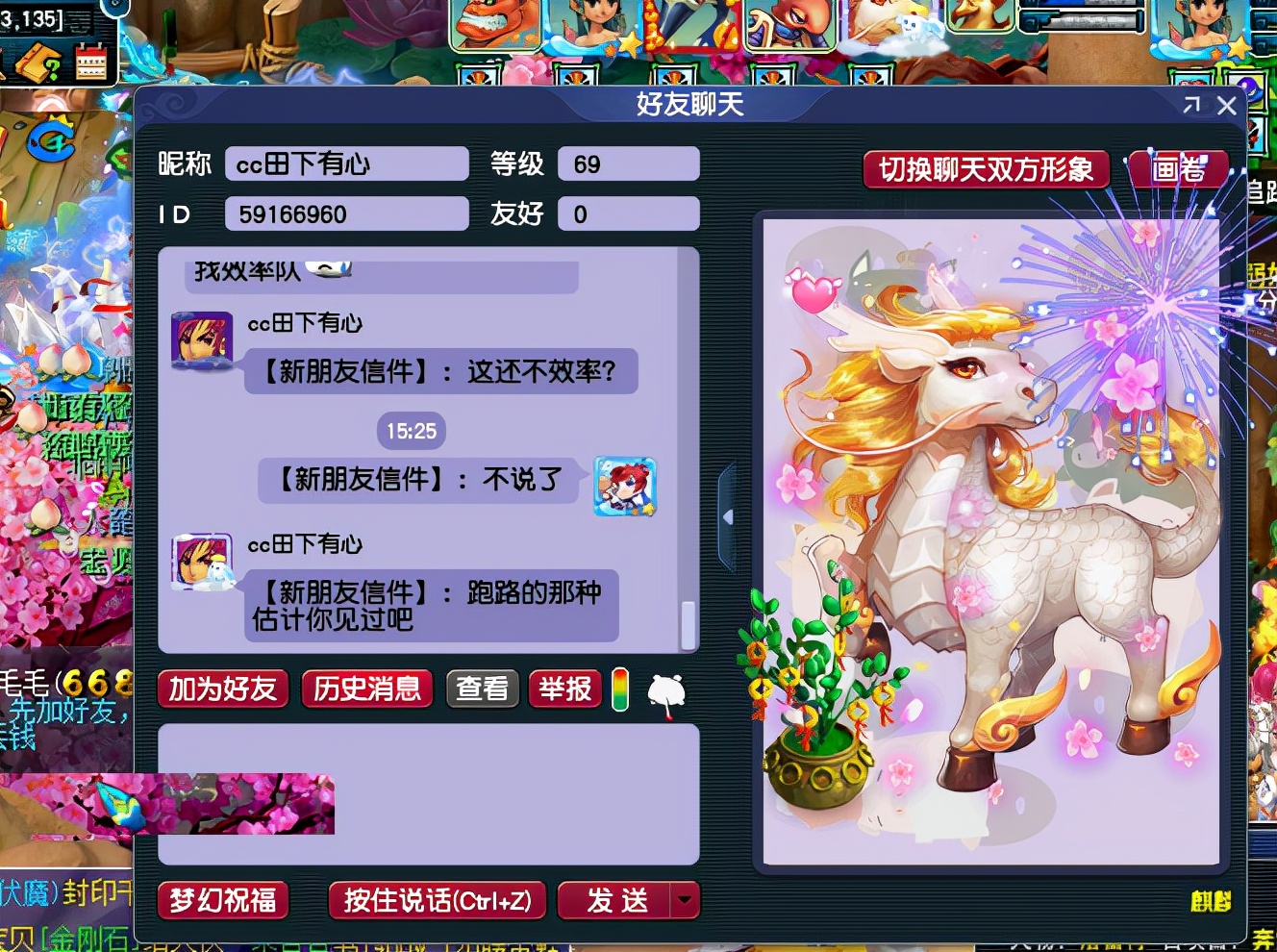Expand the chat window via the diagonal arrow
1277x952 pixels.
1190,106
